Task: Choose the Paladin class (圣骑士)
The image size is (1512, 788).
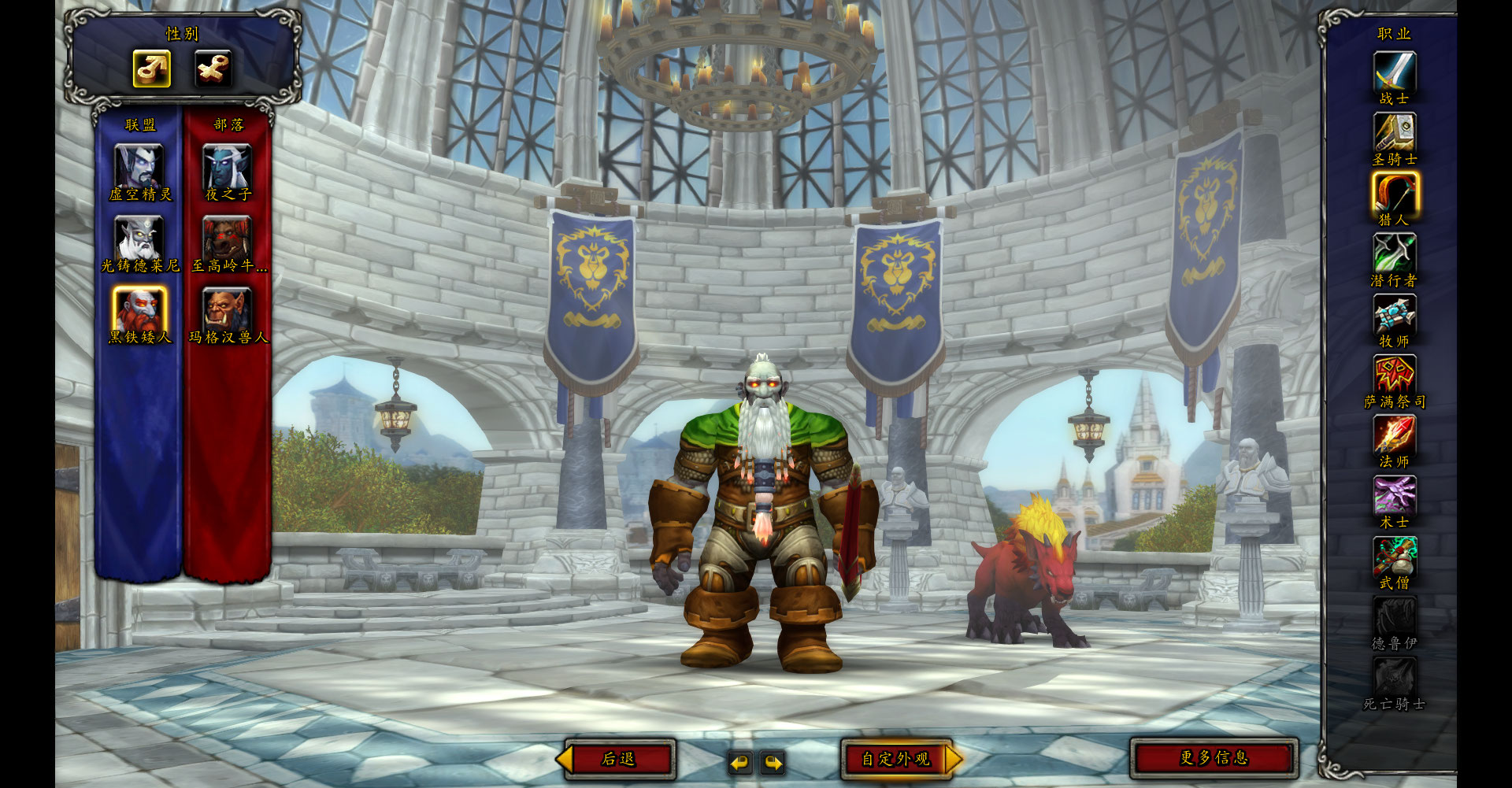Action: coord(1394,132)
